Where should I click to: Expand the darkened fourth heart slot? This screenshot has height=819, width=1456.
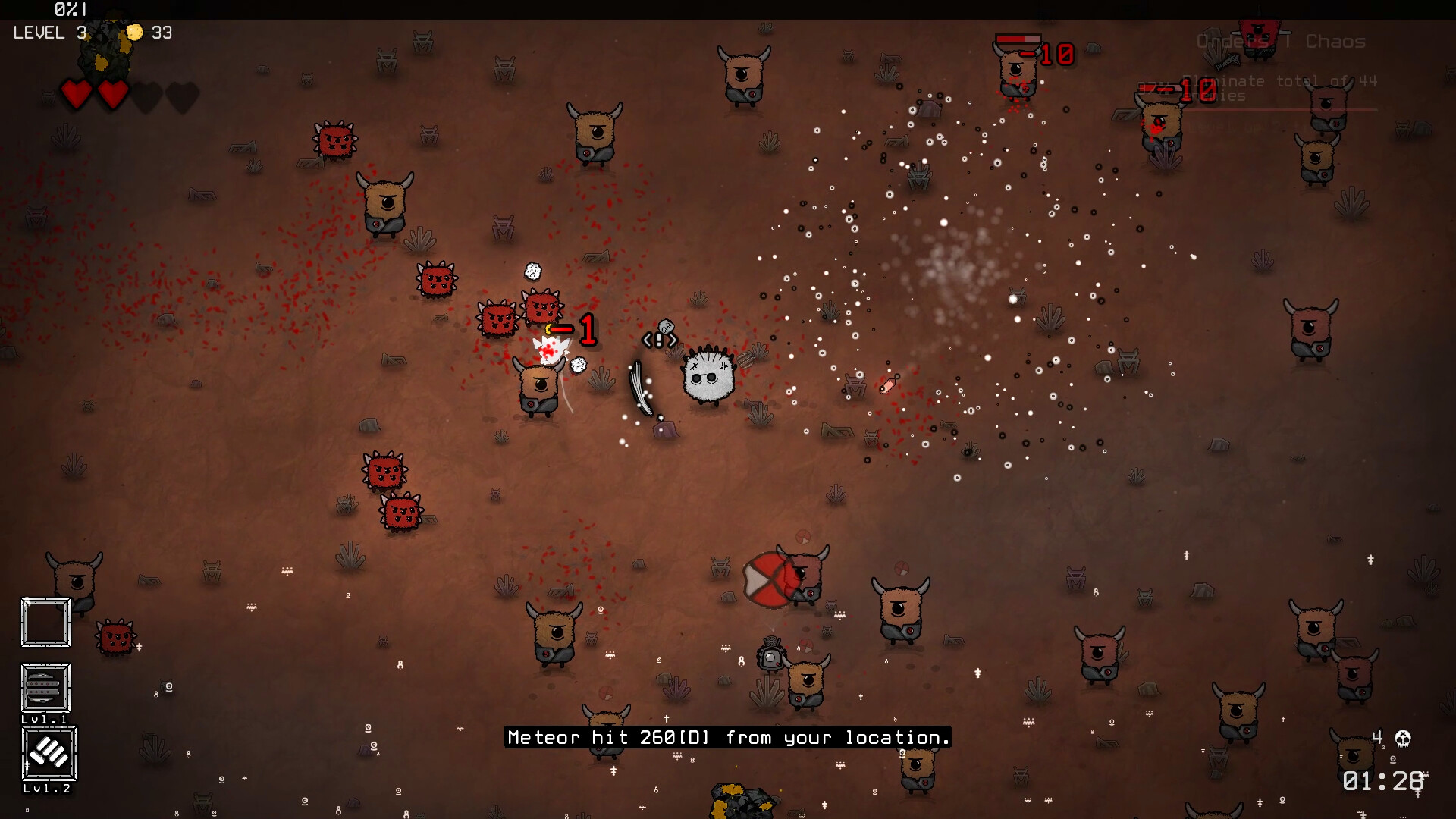point(180,94)
